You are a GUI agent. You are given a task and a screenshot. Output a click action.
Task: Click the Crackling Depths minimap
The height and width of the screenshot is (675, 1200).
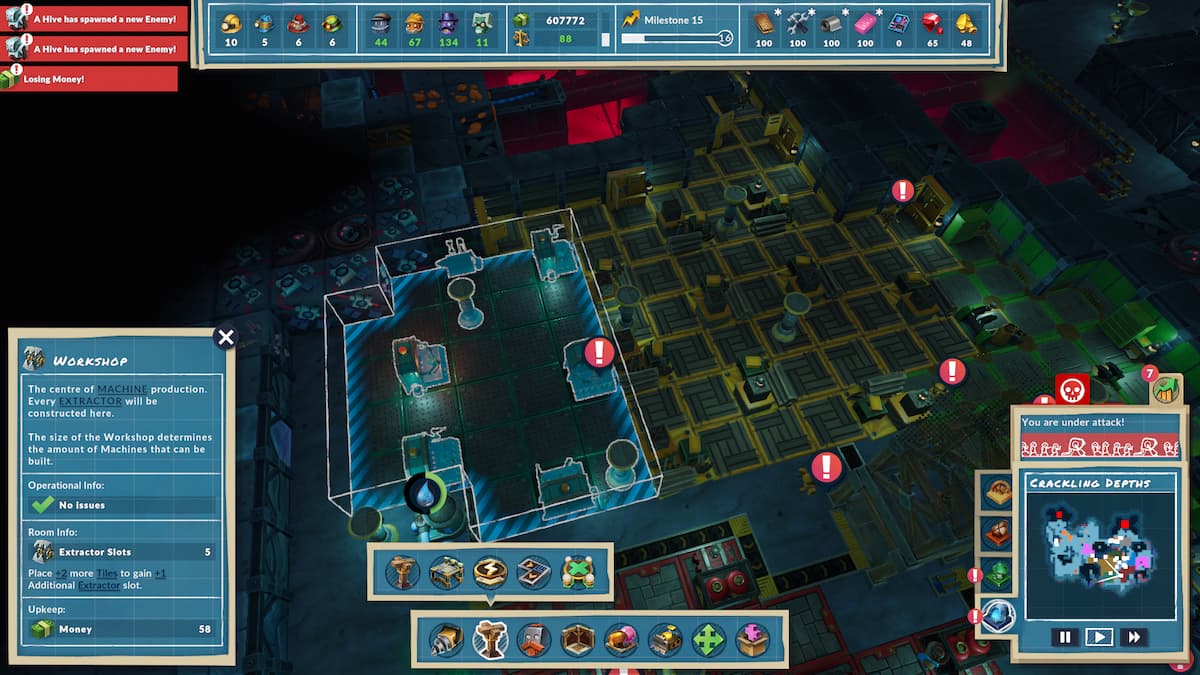(x=1098, y=553)
